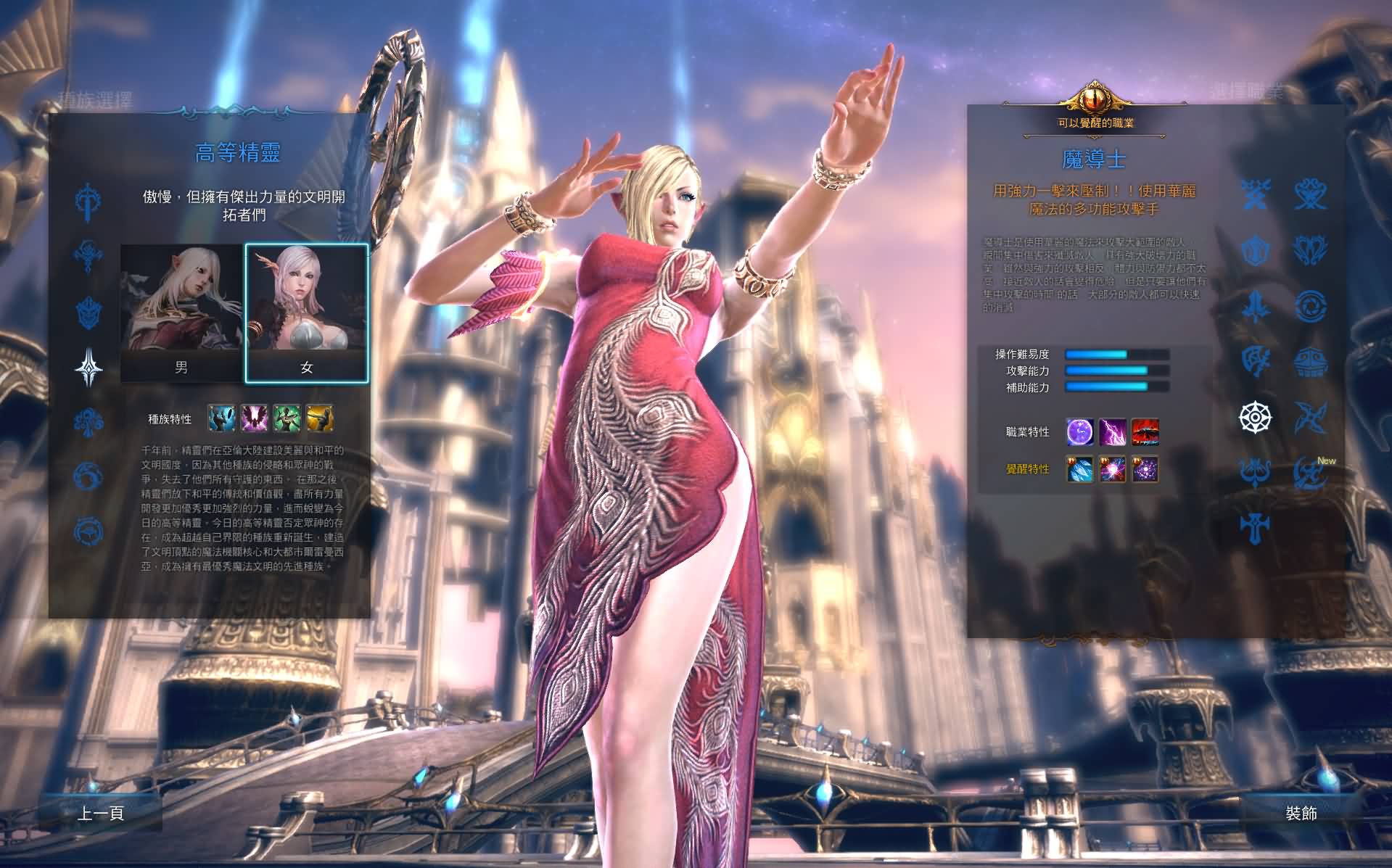Select the highlighted sorcerer disc class icon
This screenshot has height=868, width=1392.
pyautogui.click(x=1255, y=417)
